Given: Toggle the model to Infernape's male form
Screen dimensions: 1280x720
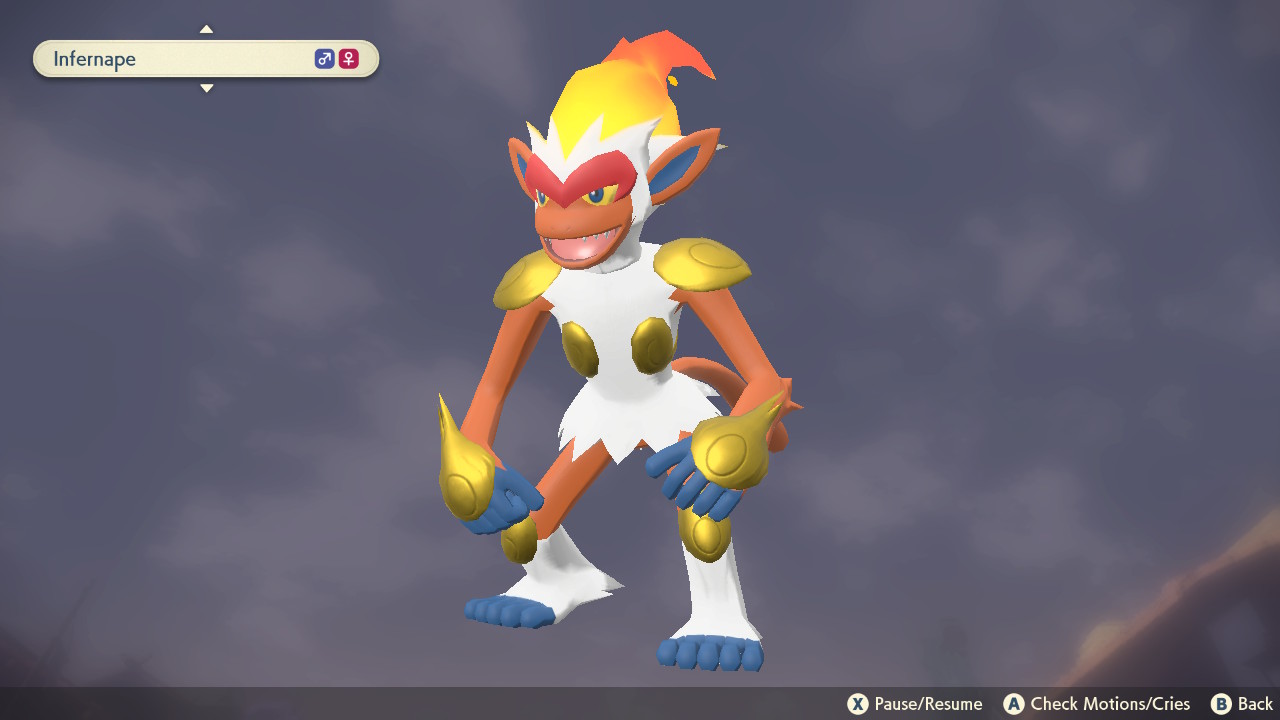Looking at the screenshot, I should pyautogui.click(x=323, y=58).
